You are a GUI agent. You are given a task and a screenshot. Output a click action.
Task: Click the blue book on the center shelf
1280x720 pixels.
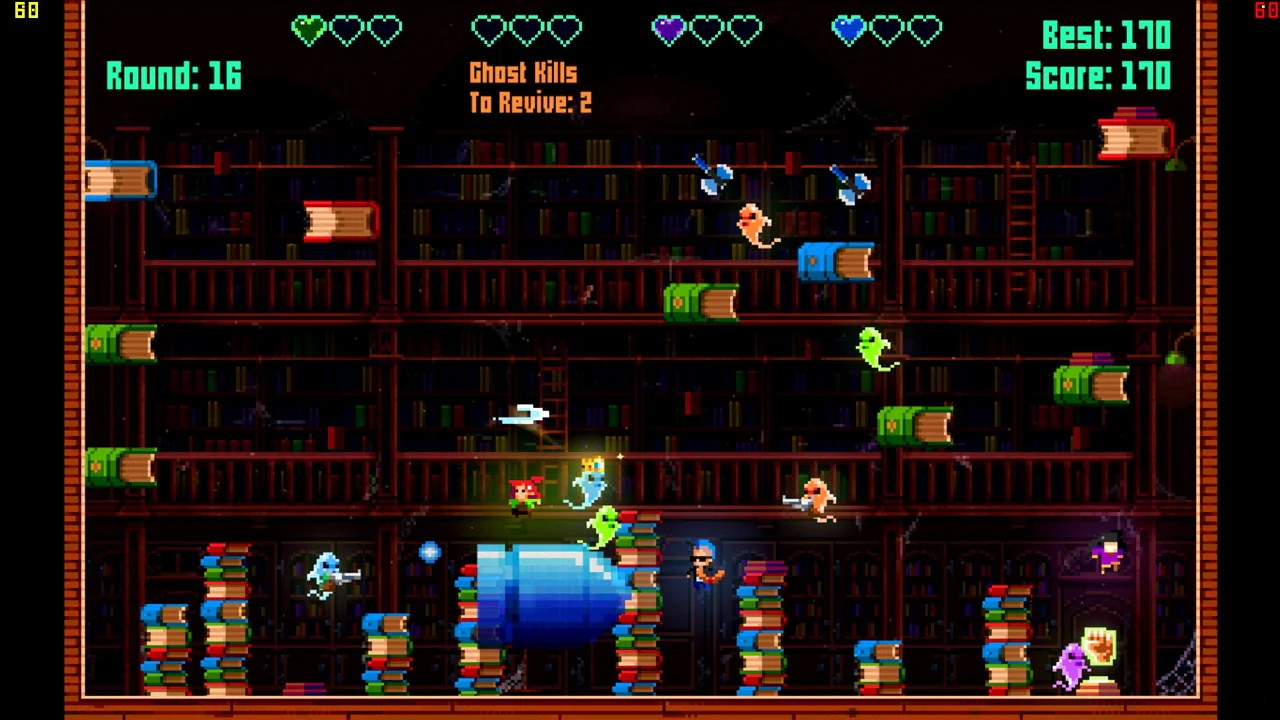pos(838,262)
